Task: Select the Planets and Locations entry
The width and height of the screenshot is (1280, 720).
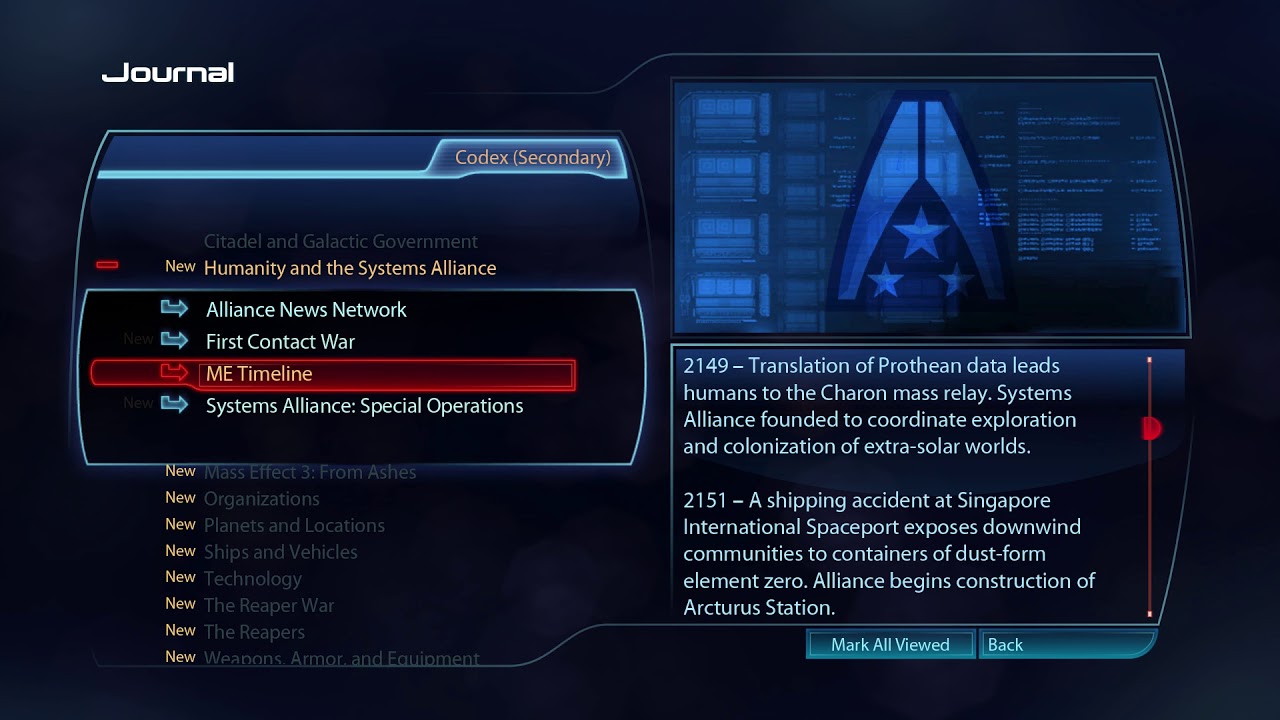Action: click(294, 525)
